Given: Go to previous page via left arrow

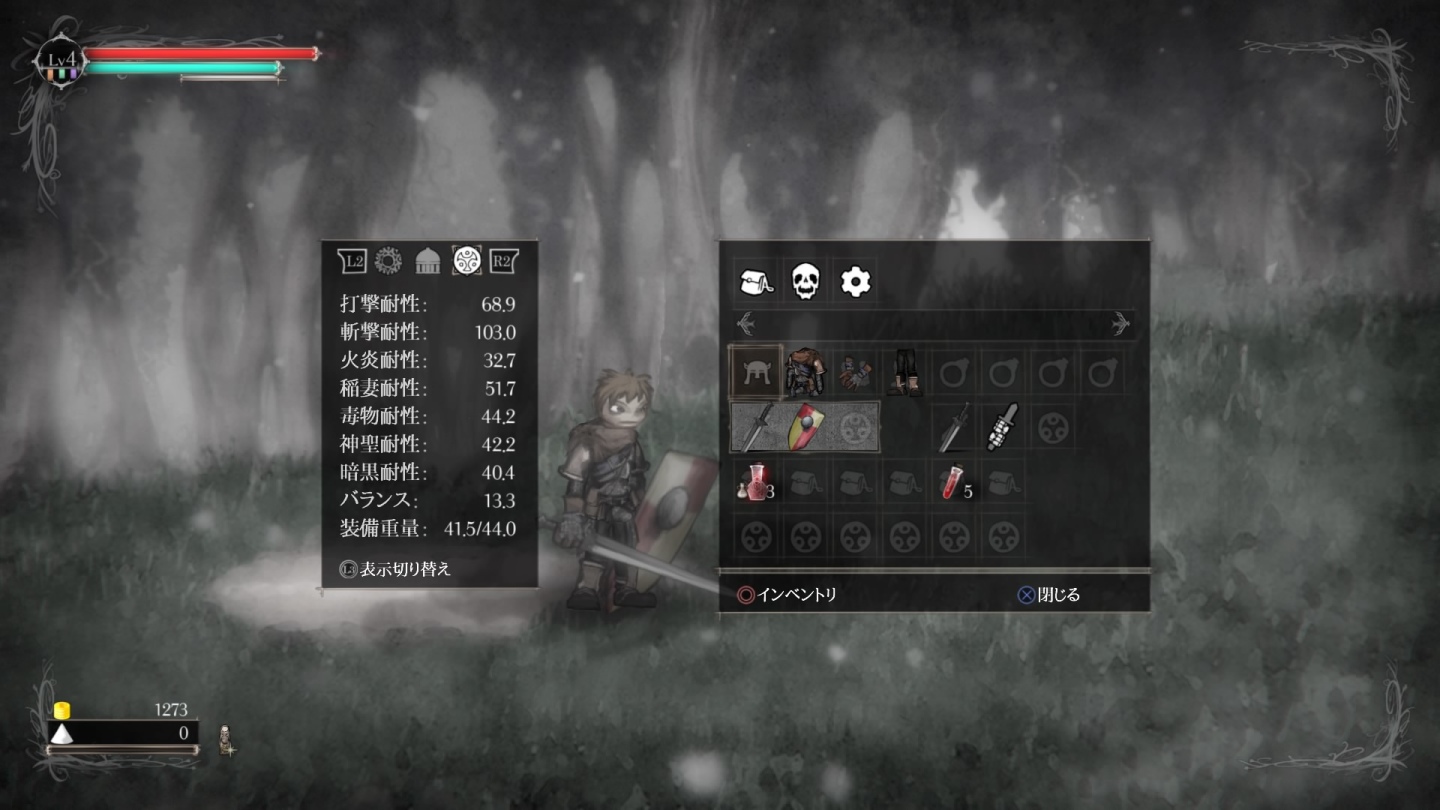Looking at the screenshot, I should point(746,320).
